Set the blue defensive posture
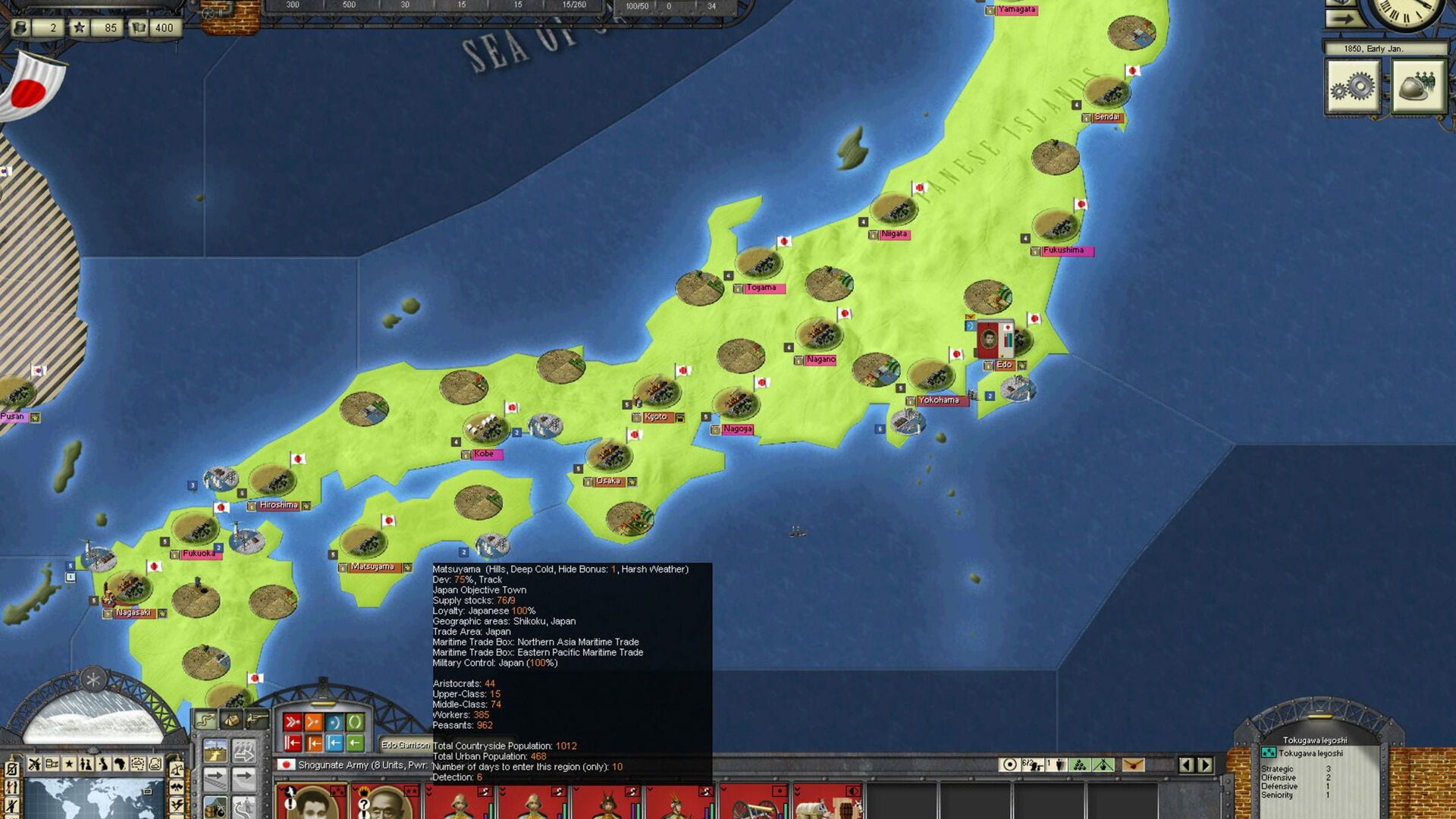Screen dimensions: 1456x819 tap(334, 722)
